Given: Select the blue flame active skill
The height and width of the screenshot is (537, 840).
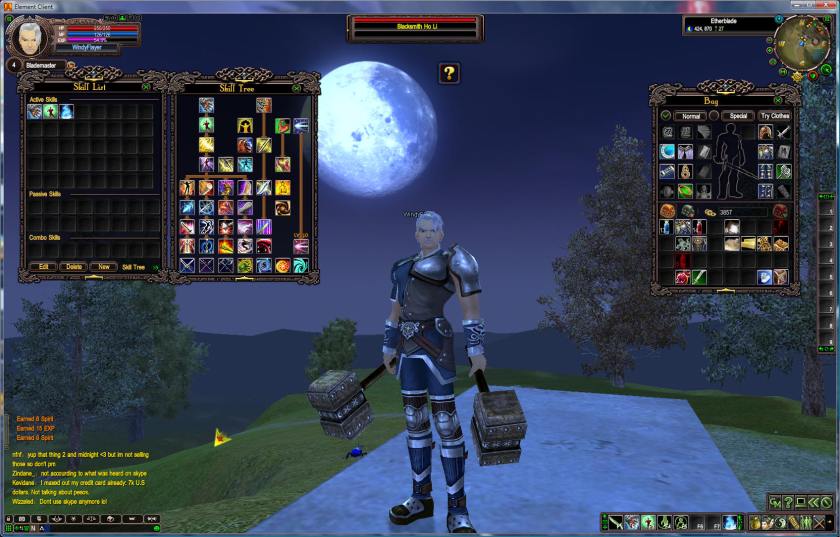Looking at the screenshot, I should [66, 112].
